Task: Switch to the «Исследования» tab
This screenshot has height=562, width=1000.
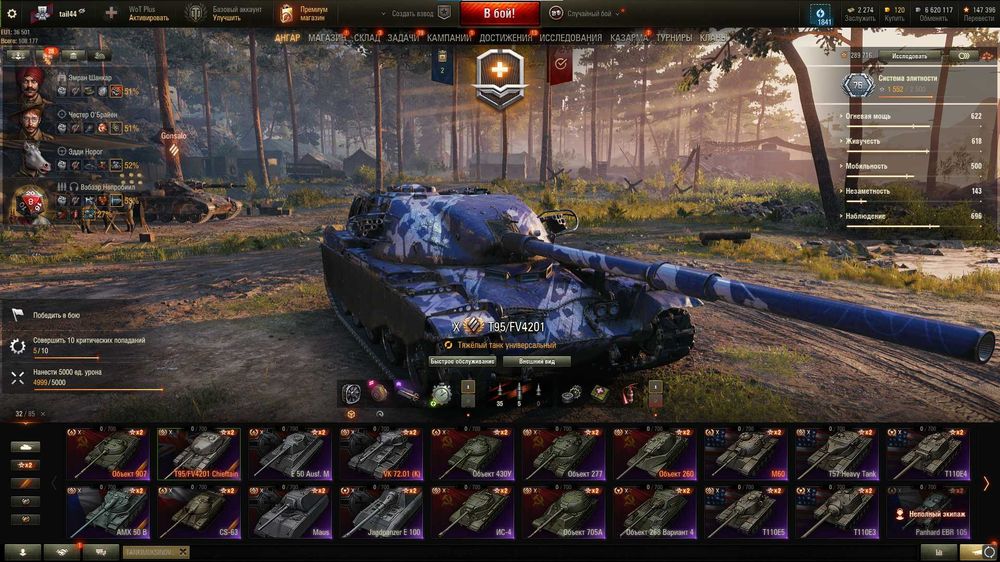Action: coord(571,38)
